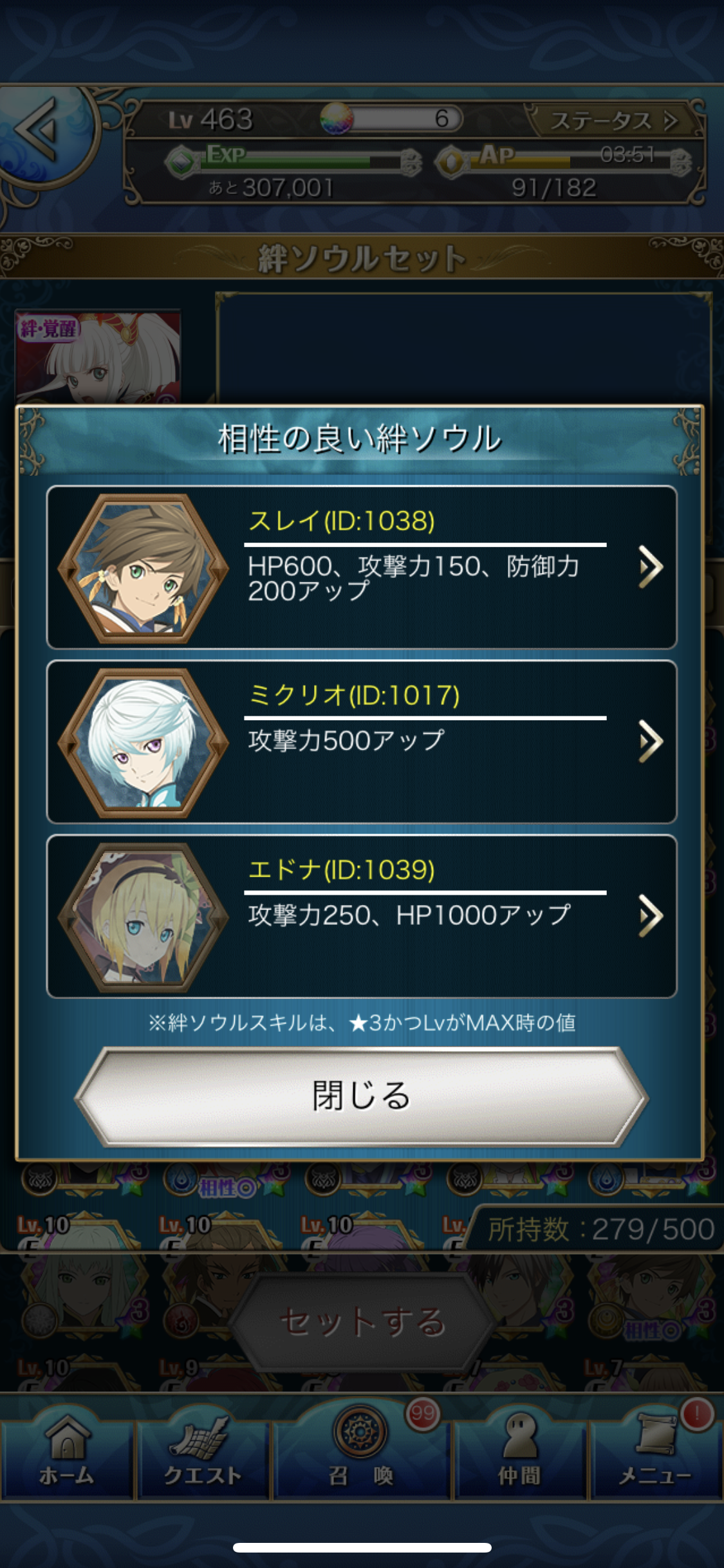
Task: Tap the back arrow button
Action: point(40,129)
